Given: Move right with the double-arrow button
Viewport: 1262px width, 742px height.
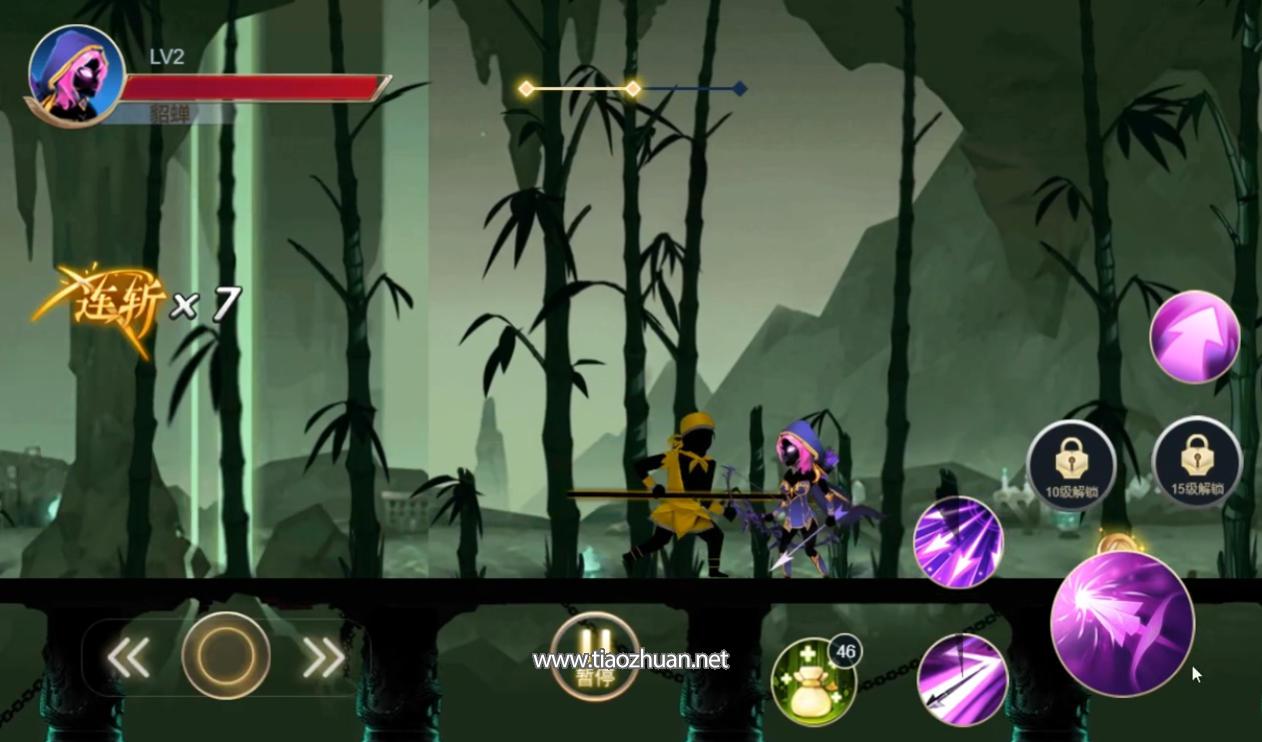Looking at the screenshot, I should pos(322,657).
